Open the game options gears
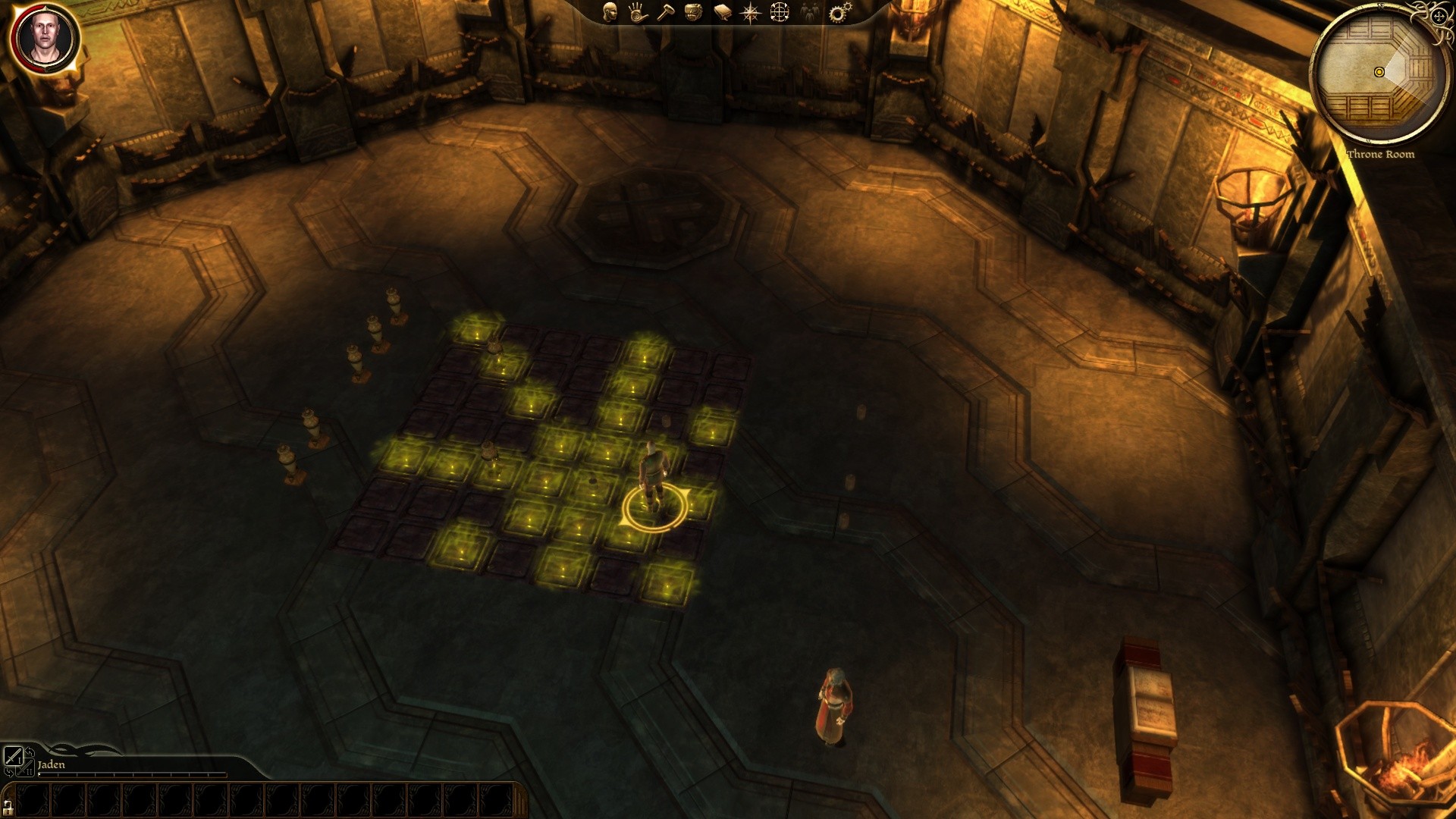This screenshot has height=819, width=1456. [x=839, y=12]
